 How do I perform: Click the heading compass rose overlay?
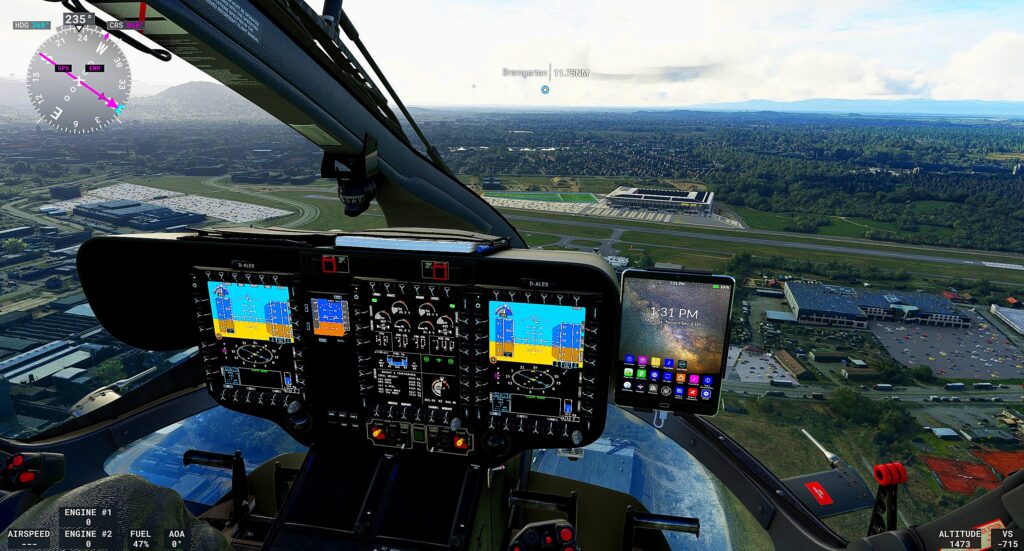click(78, 80)
